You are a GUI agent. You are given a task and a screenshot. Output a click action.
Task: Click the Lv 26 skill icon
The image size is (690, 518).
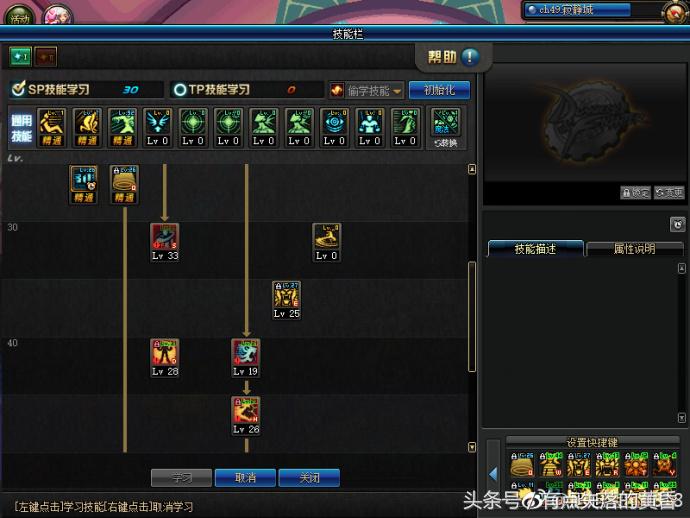(x=246, y=411)
